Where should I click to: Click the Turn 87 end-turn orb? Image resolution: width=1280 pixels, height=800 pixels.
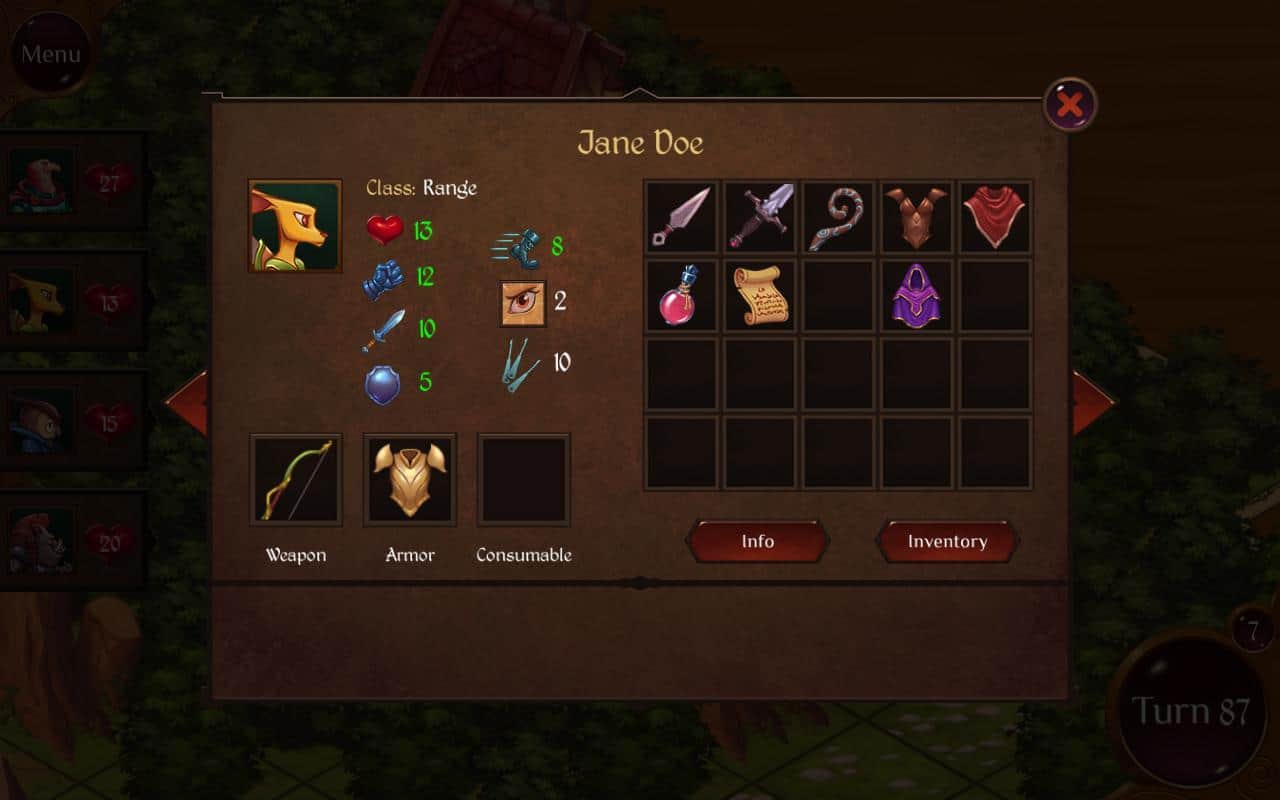click(x=1190, y=712)
